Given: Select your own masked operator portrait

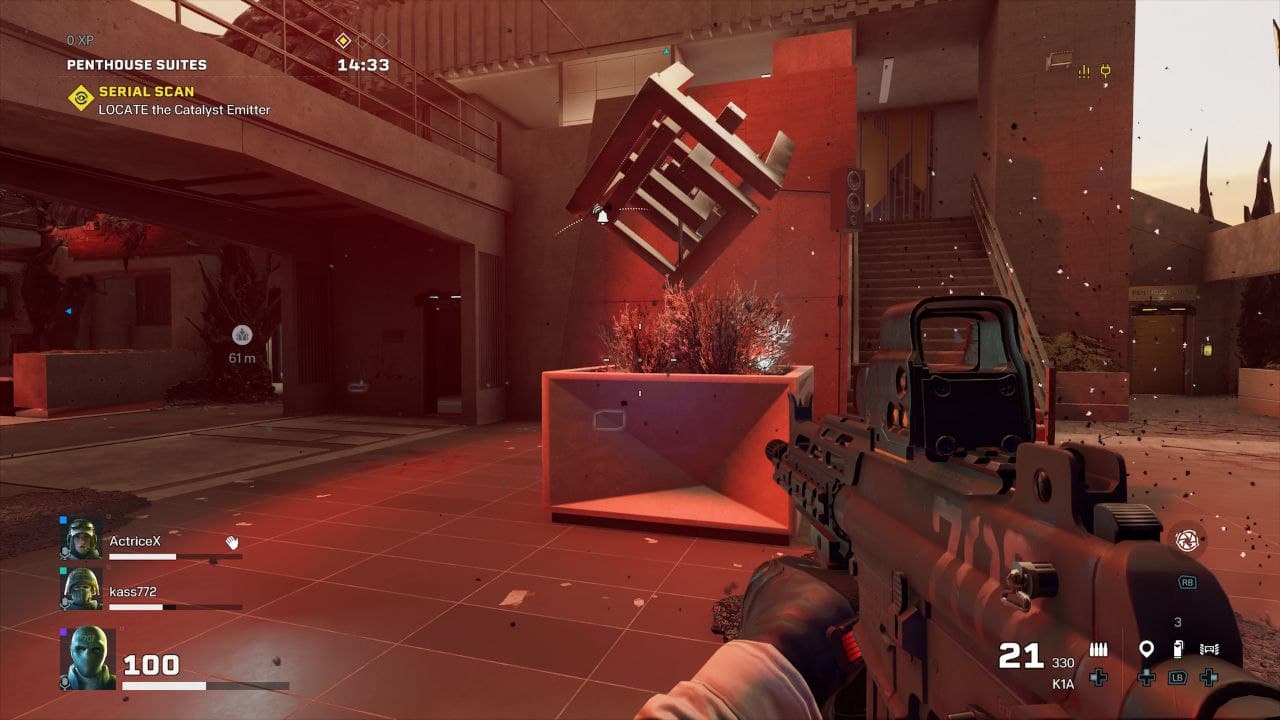Looking at the screenshot, I should (x=88, y=657).
